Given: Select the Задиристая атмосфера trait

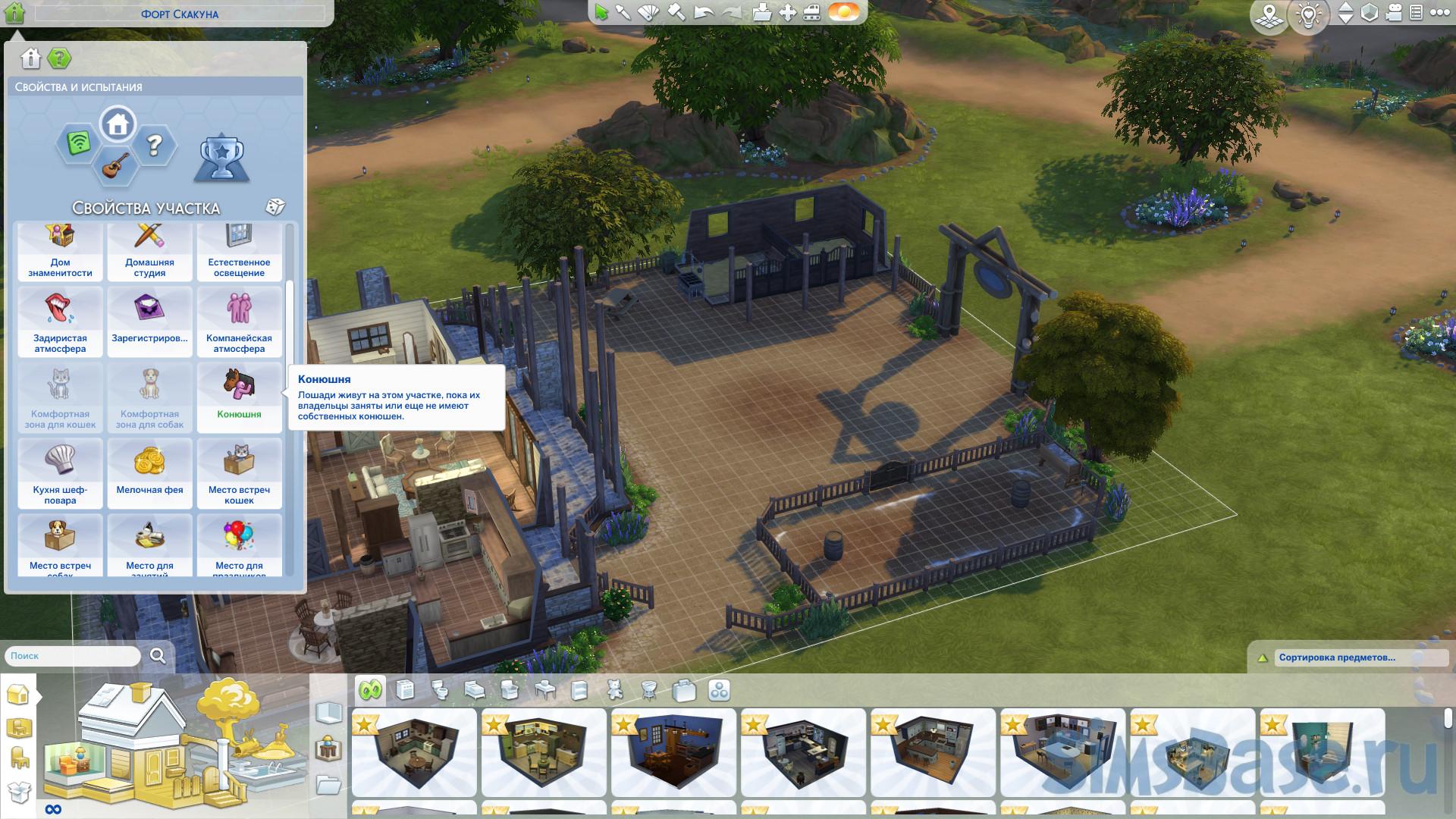Looking at the screenshot, I should coord(60,321).
